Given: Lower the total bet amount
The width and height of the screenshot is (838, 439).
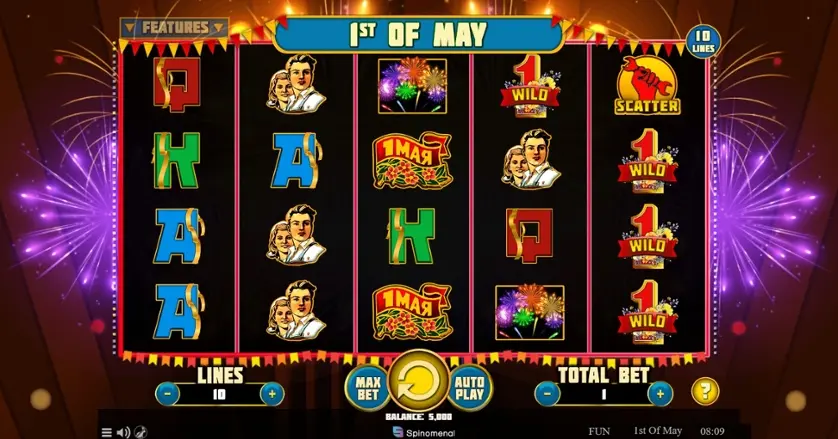Looking at the screenshot, I should [x=547, y=394].
